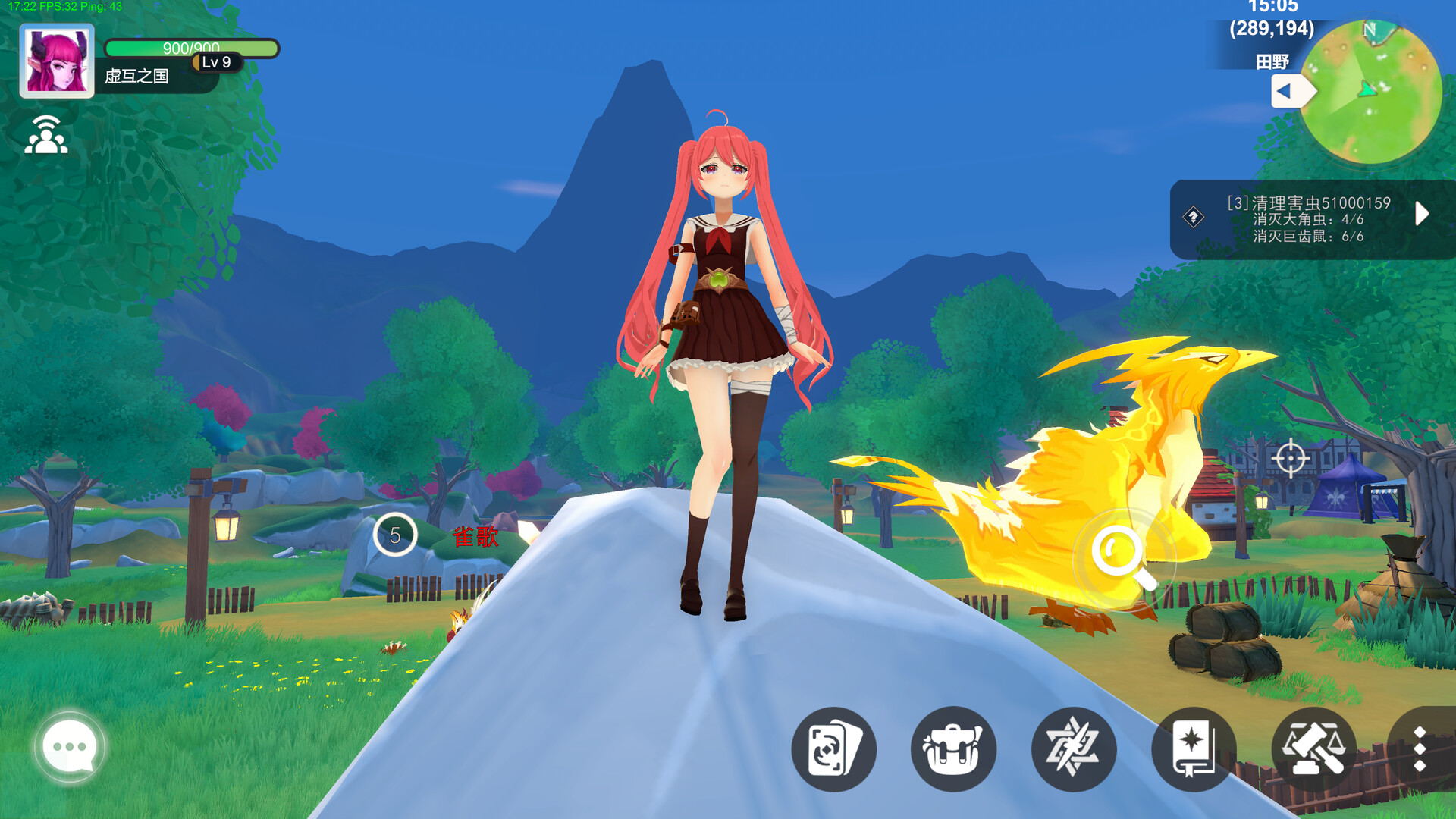The height and width of the screenshot is (819, 1456).
Task: Open the character profile avatar portrait
Action: tap(56, 58)
